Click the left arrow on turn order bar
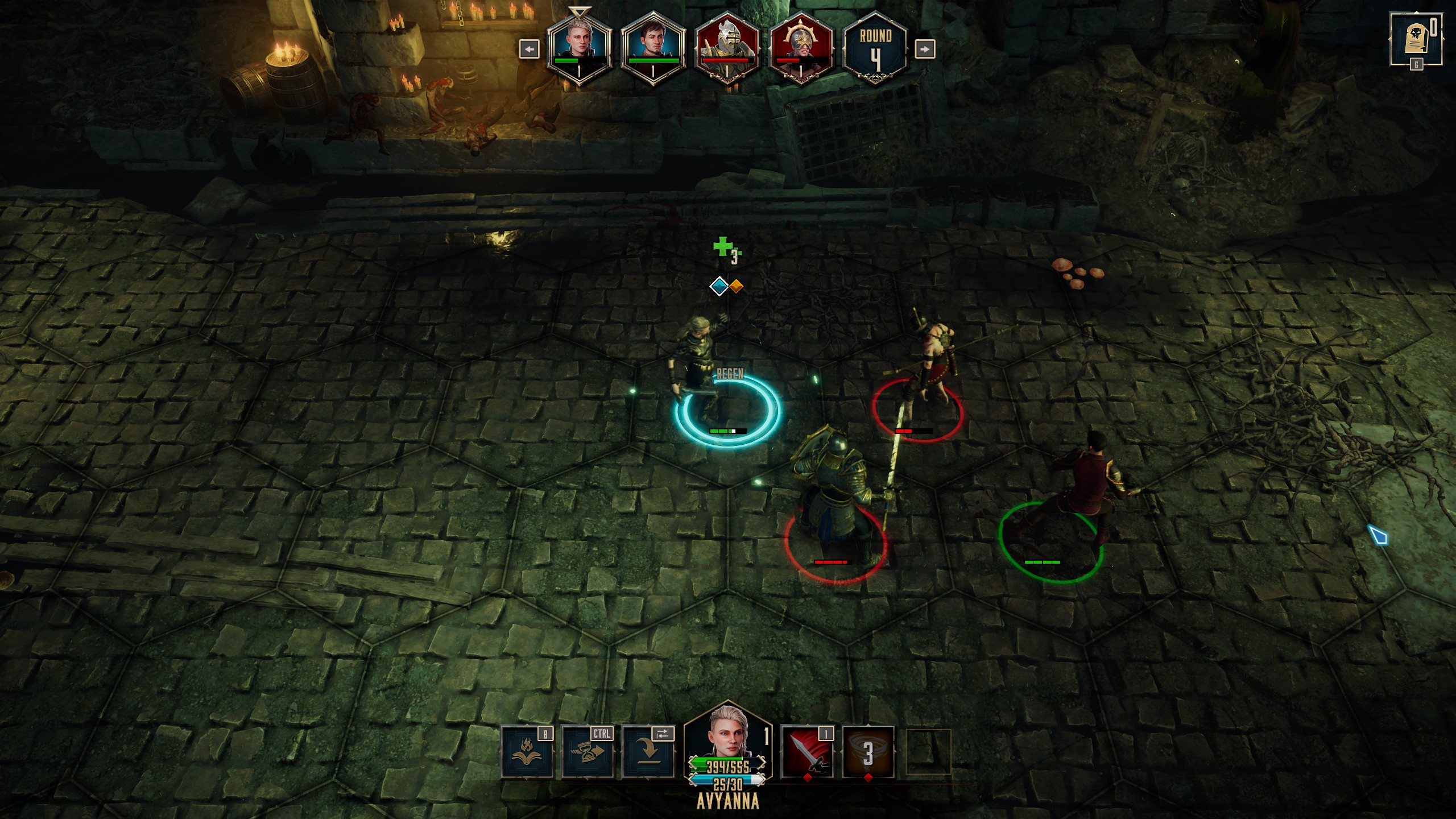1456x819 pixels. (x=529, y=49)
